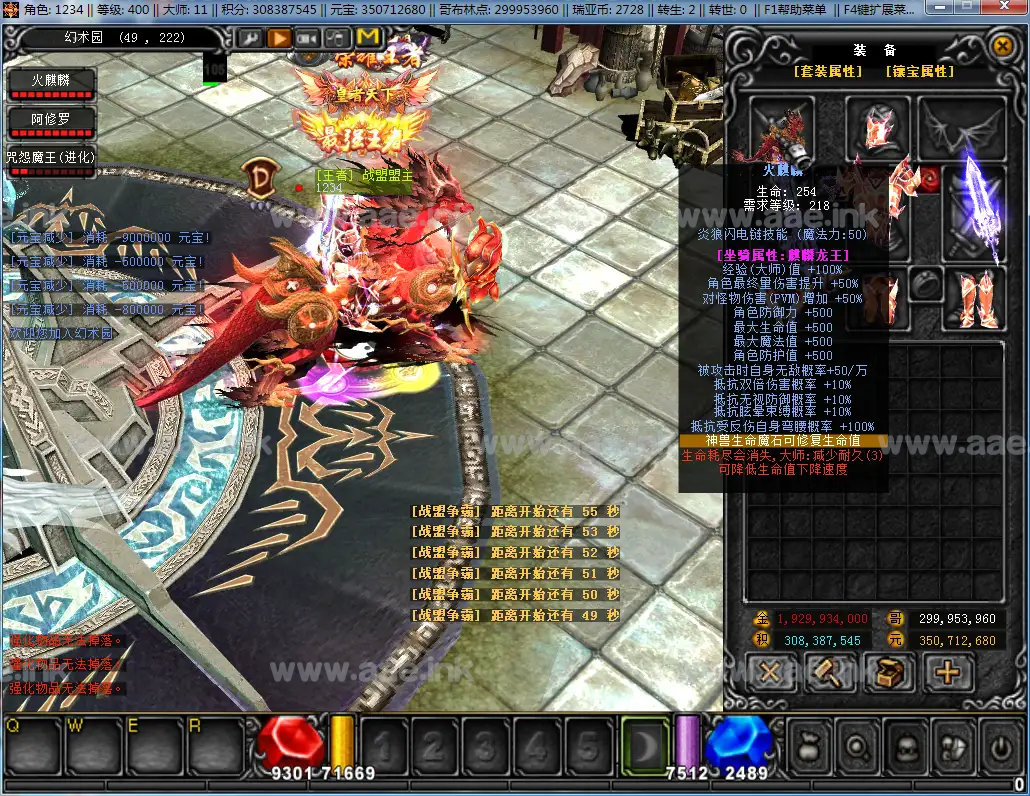Open the wrench settings button
Screen dimensions: 1030x796
click(250, 39)
